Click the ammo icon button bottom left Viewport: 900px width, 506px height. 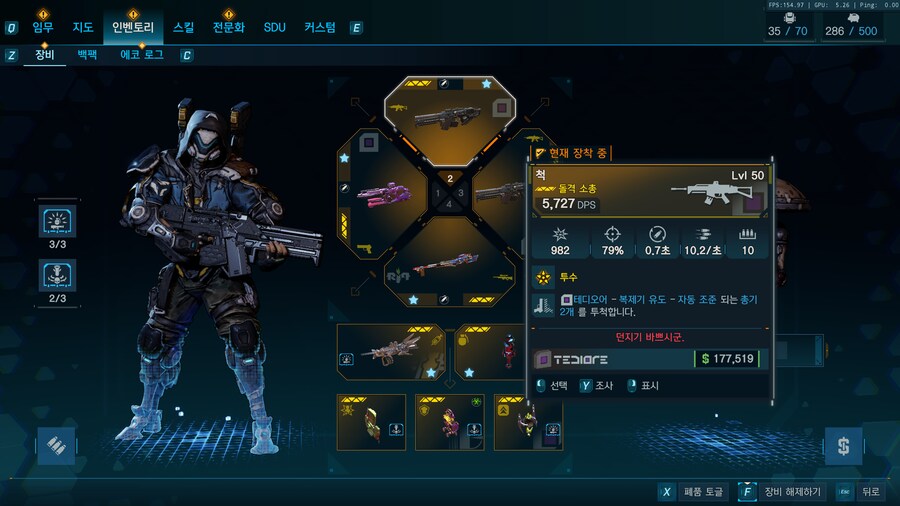point(56,446)
